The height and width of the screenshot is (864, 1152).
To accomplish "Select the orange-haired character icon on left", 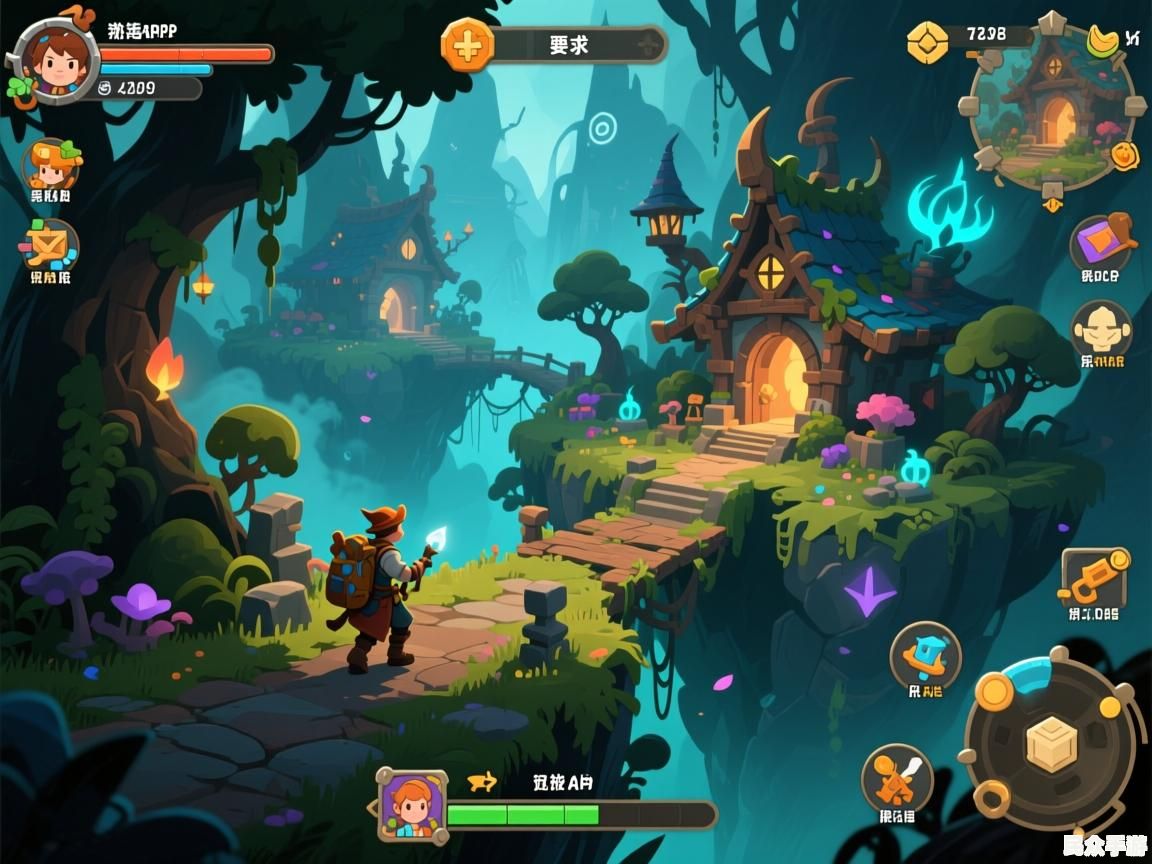I will coord(50,164).
